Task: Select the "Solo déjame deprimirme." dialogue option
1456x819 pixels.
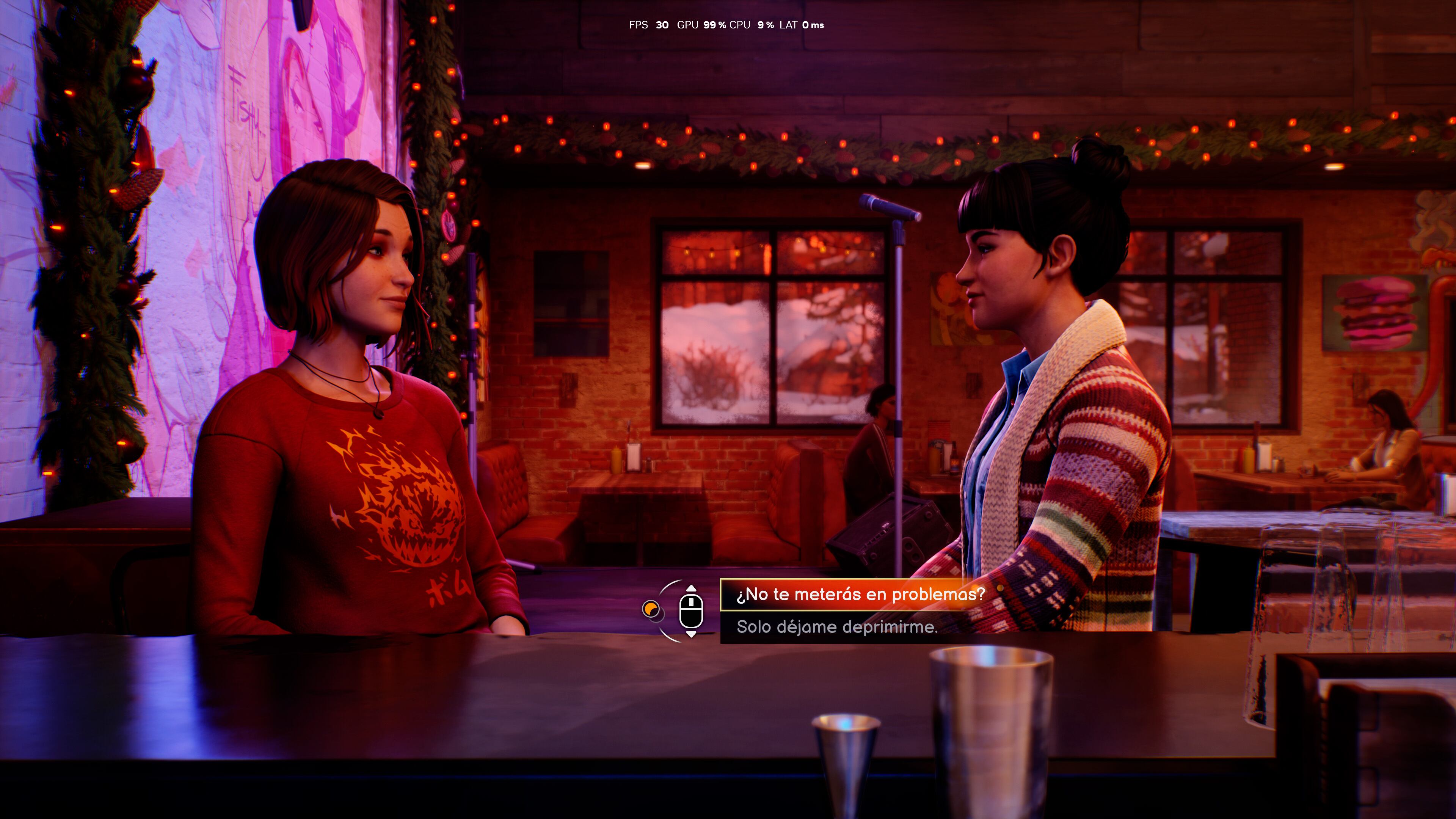Action: coord(836,627)
